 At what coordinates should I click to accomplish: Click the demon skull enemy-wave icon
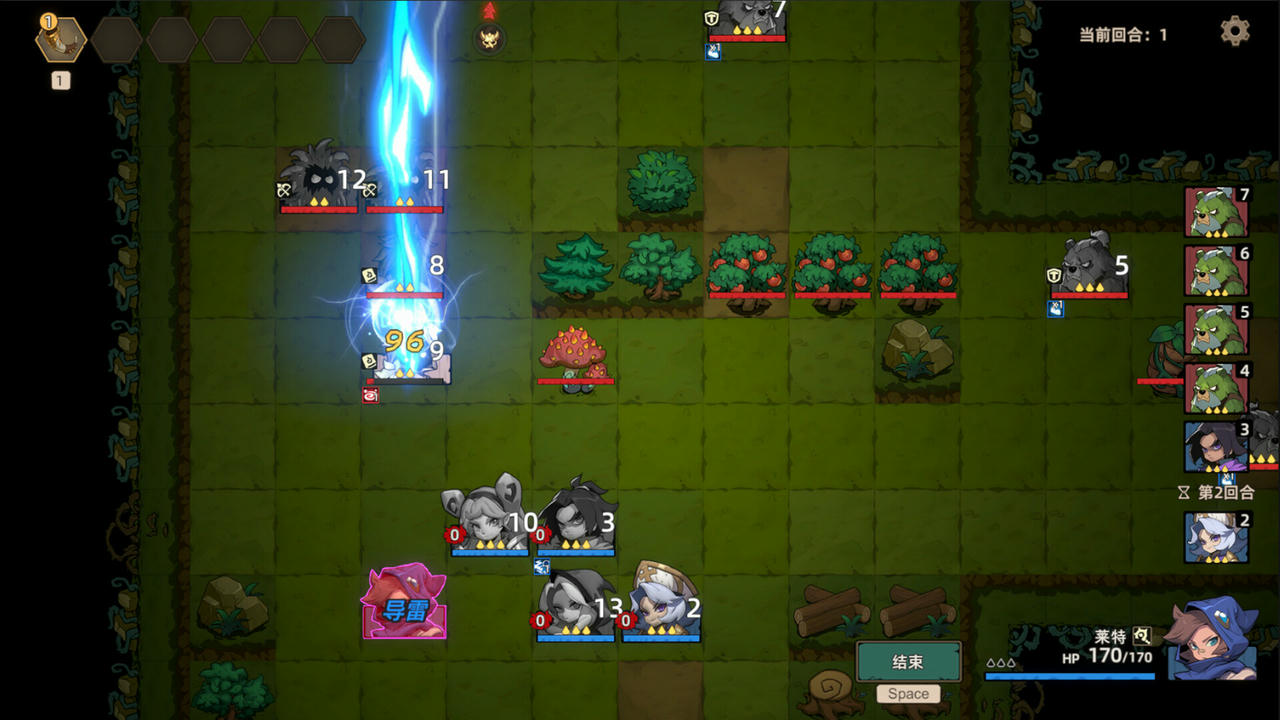coord(489,39)
